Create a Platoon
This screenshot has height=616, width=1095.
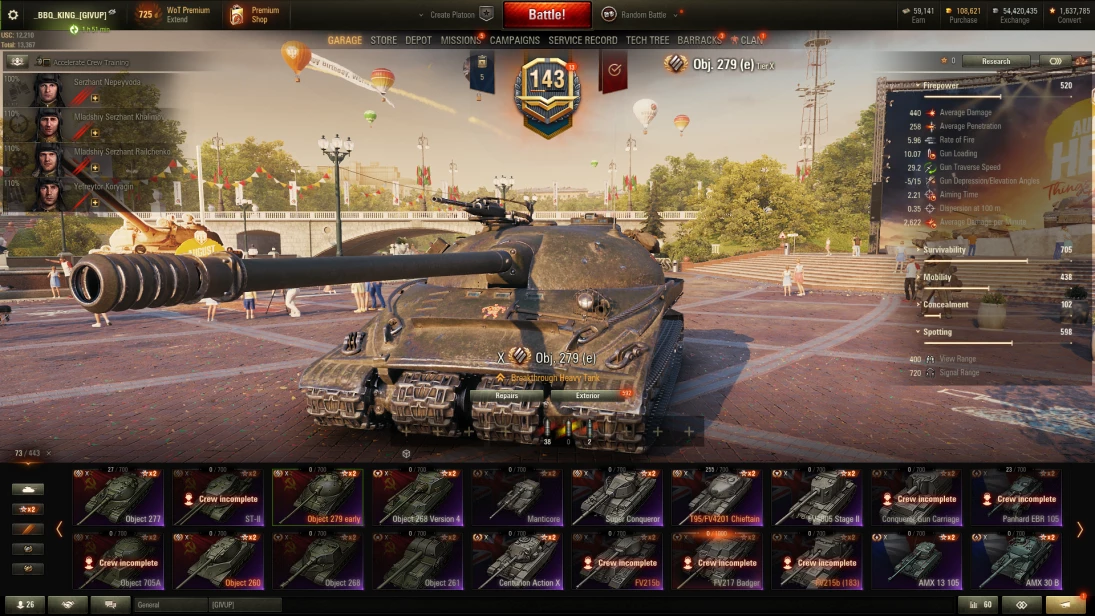461,15
